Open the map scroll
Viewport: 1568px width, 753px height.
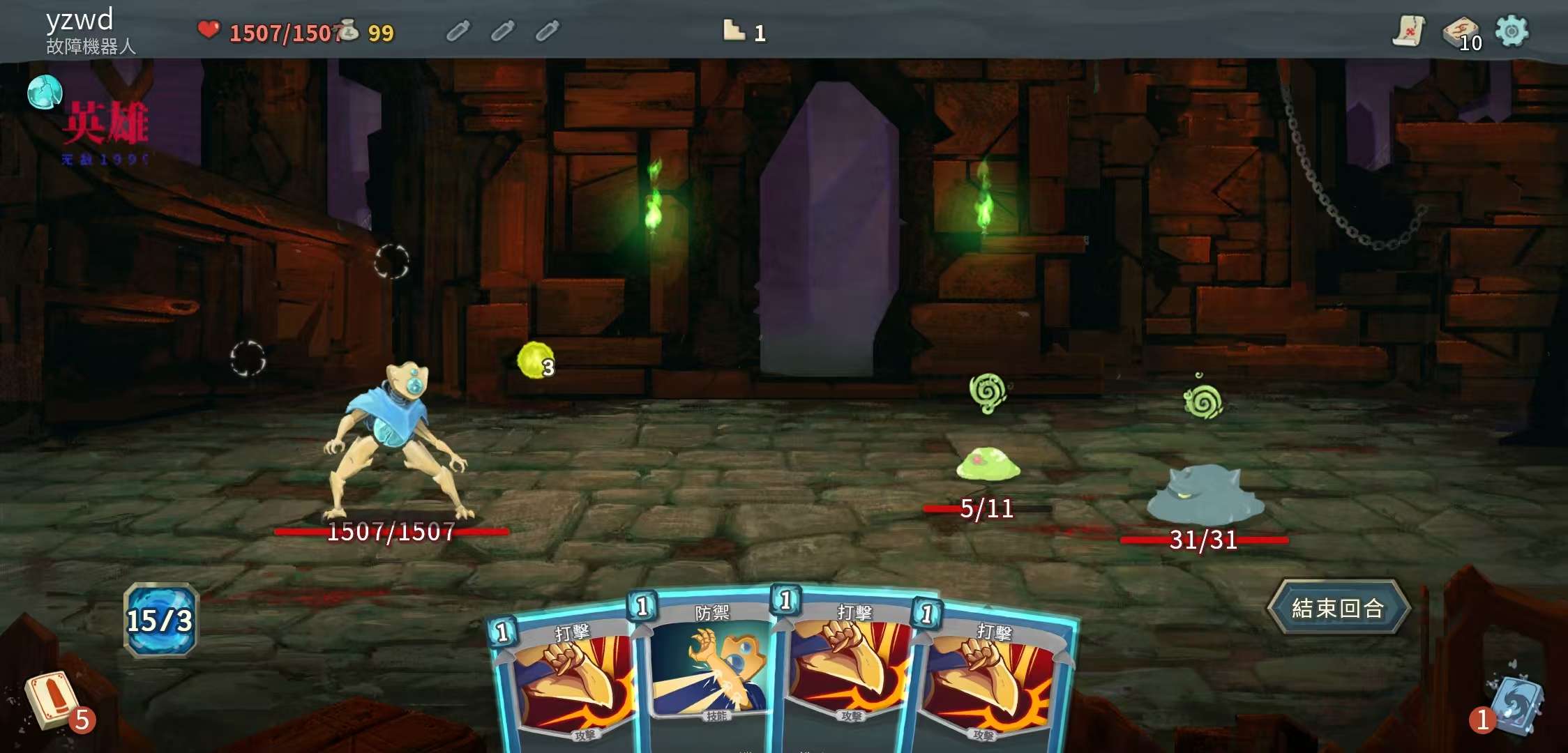(x=1409, y=31)
